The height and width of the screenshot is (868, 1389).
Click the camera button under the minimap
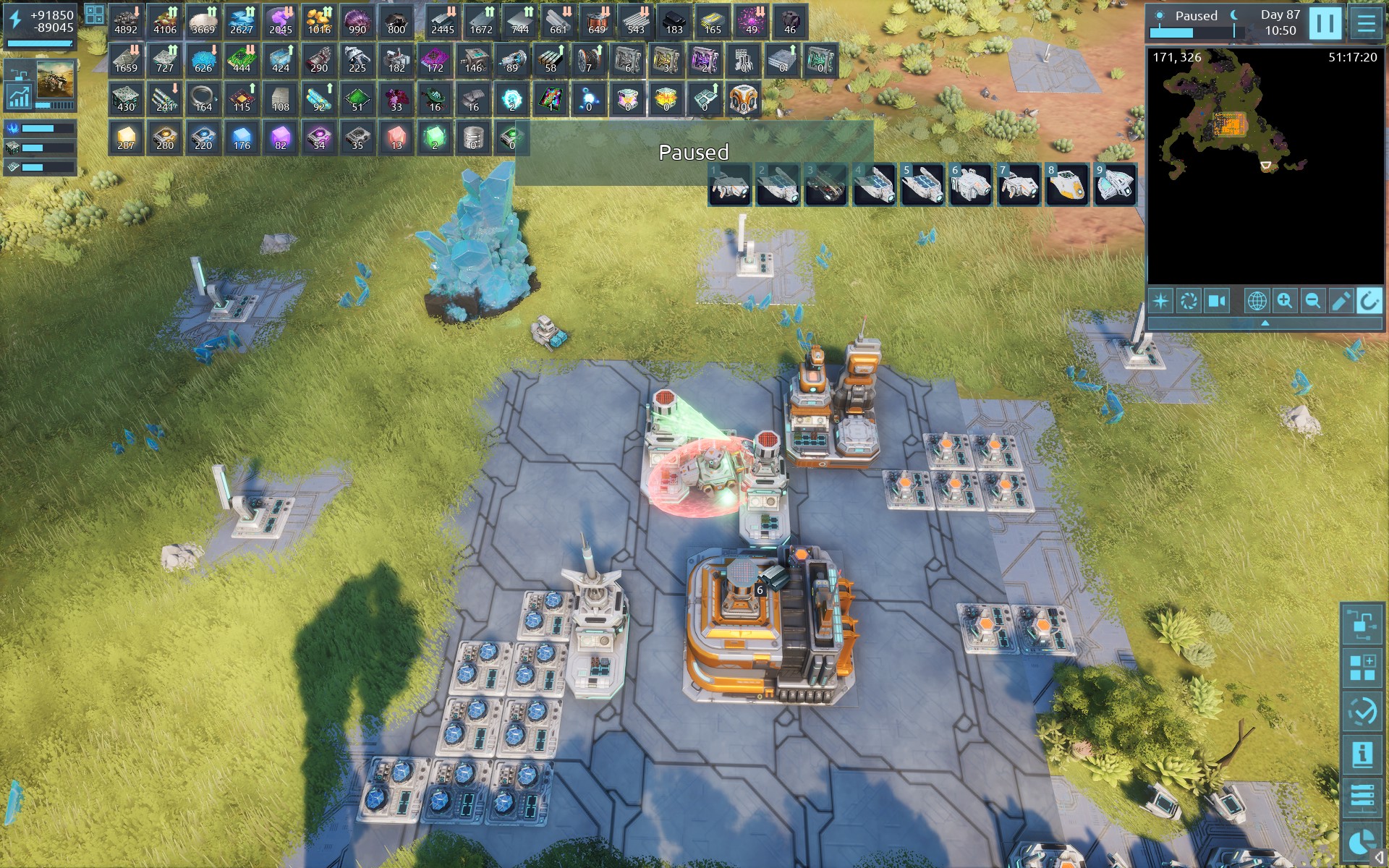click(x=1217, y=301)
